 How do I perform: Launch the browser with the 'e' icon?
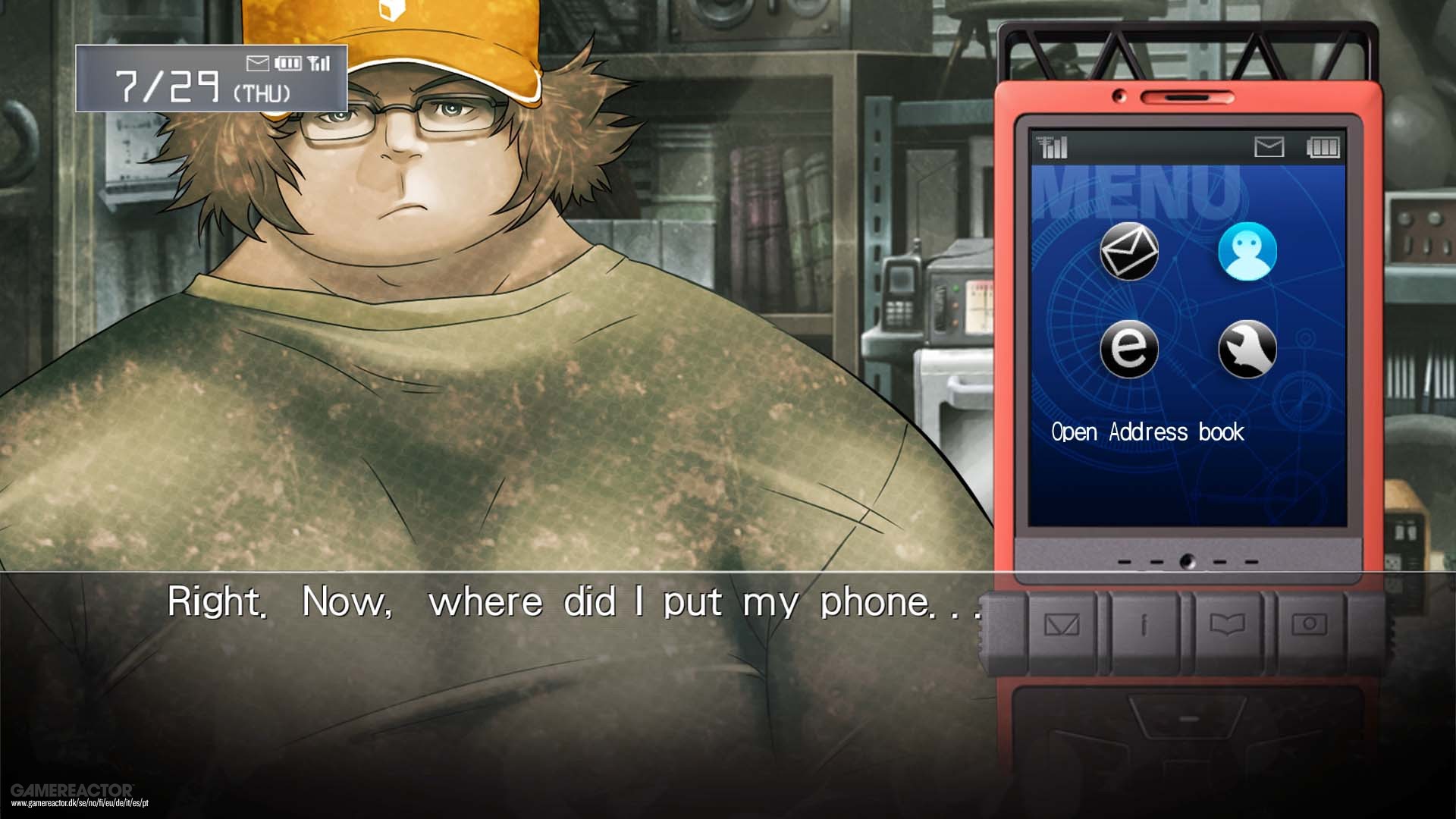(x=1129, y=349)
